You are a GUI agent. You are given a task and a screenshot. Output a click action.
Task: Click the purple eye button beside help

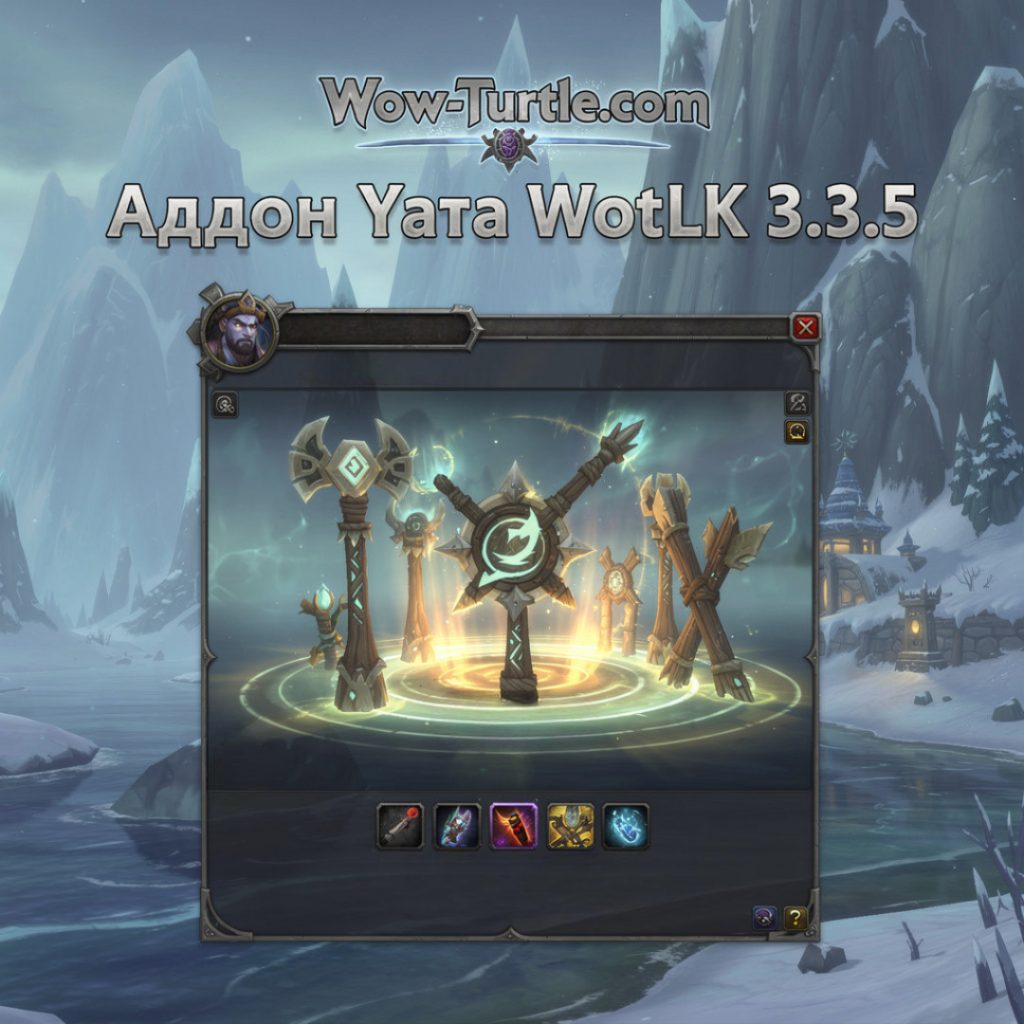pos(765,917)
